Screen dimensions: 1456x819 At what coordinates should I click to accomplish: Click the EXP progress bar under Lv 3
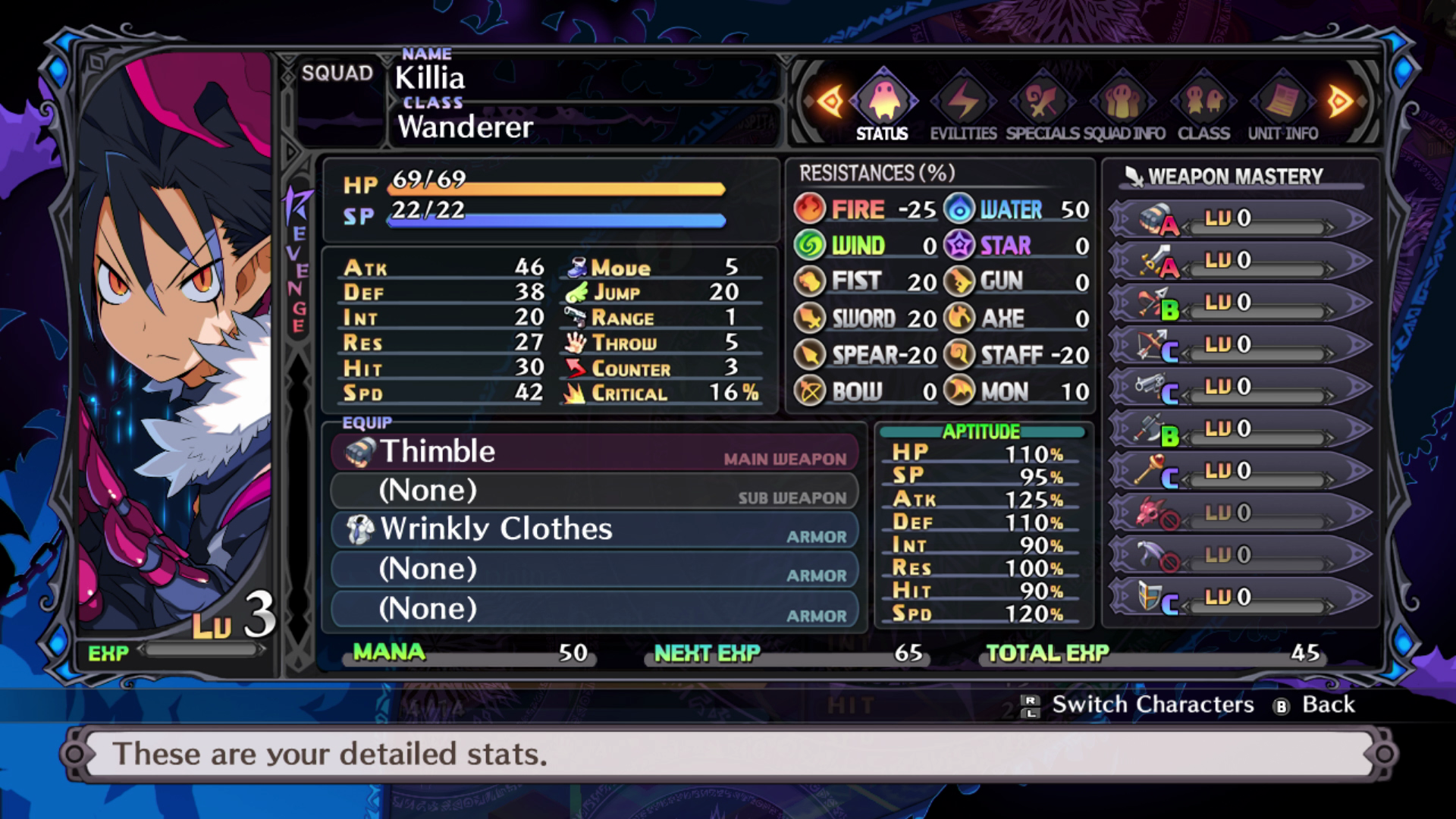[x=202, y=650]
